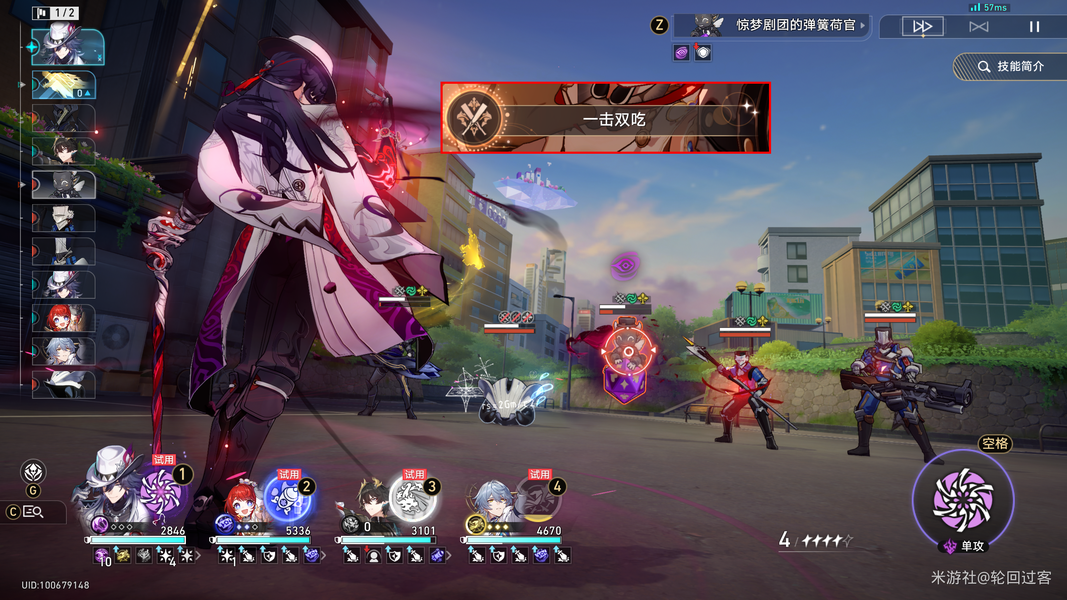Trigger the third character's ultimate icon
Image resolution: width=1067 pixels, height=600 pixels.
[x=412, y=495]
